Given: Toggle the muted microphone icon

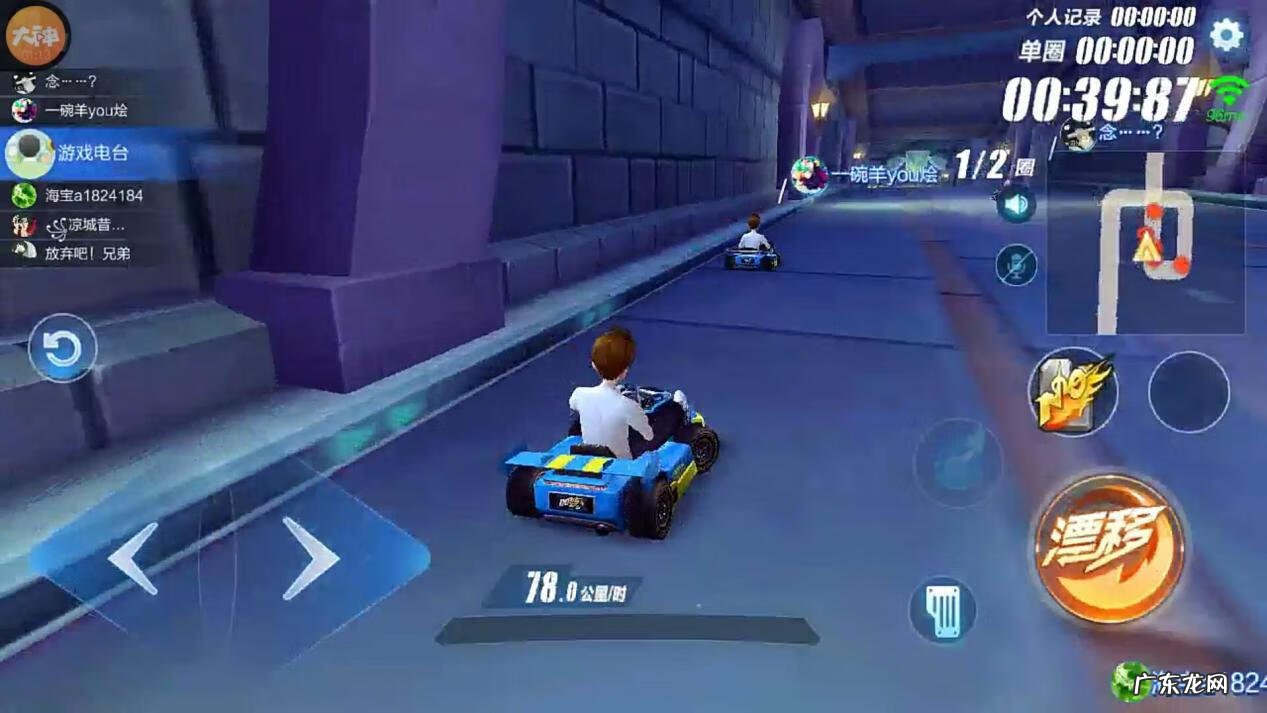Looking at the screenshot, I should pos(1016,265).
